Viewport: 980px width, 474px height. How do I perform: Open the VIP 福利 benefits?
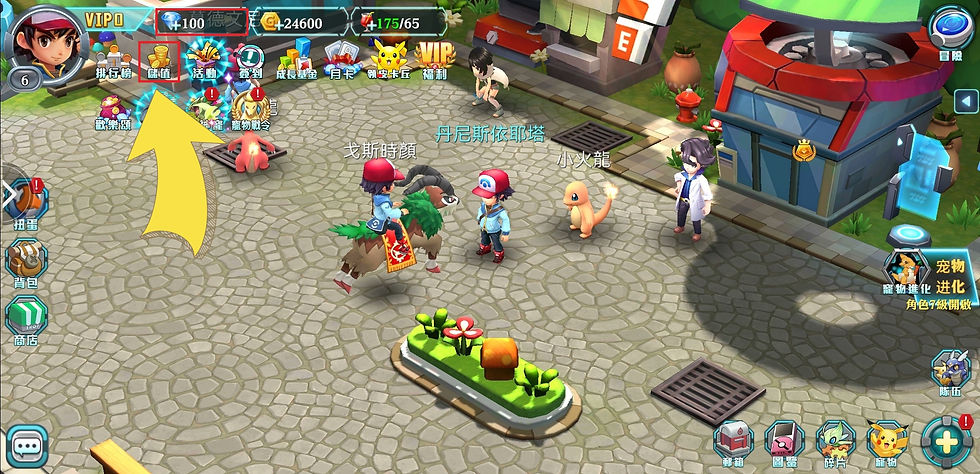pos(434,60)
